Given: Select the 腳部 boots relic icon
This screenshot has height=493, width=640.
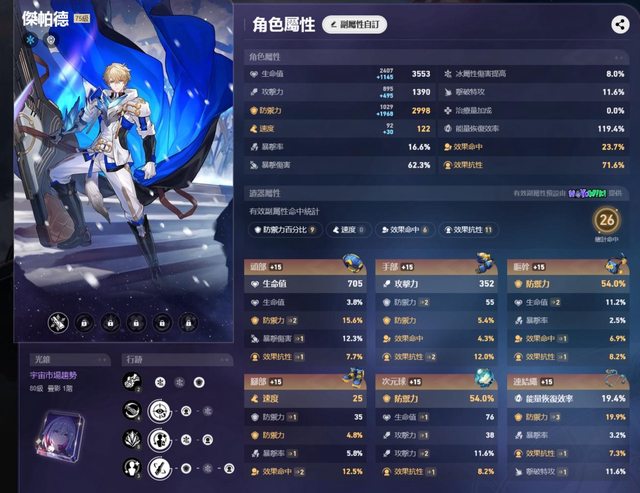Looking at the screenshot, I should [x=353, y=378].
